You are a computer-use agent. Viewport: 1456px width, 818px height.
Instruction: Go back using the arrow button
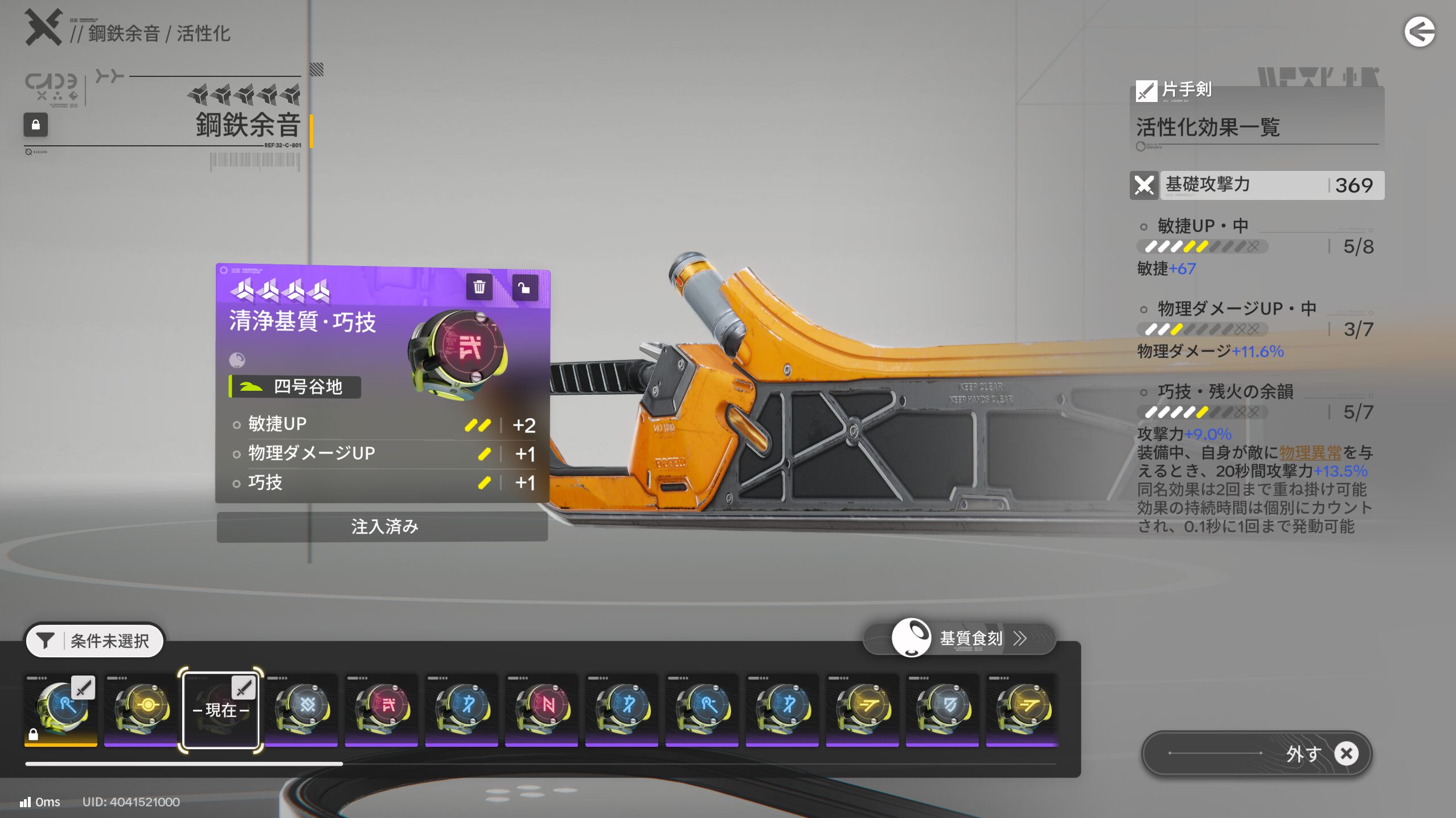tap(1419, 32)
